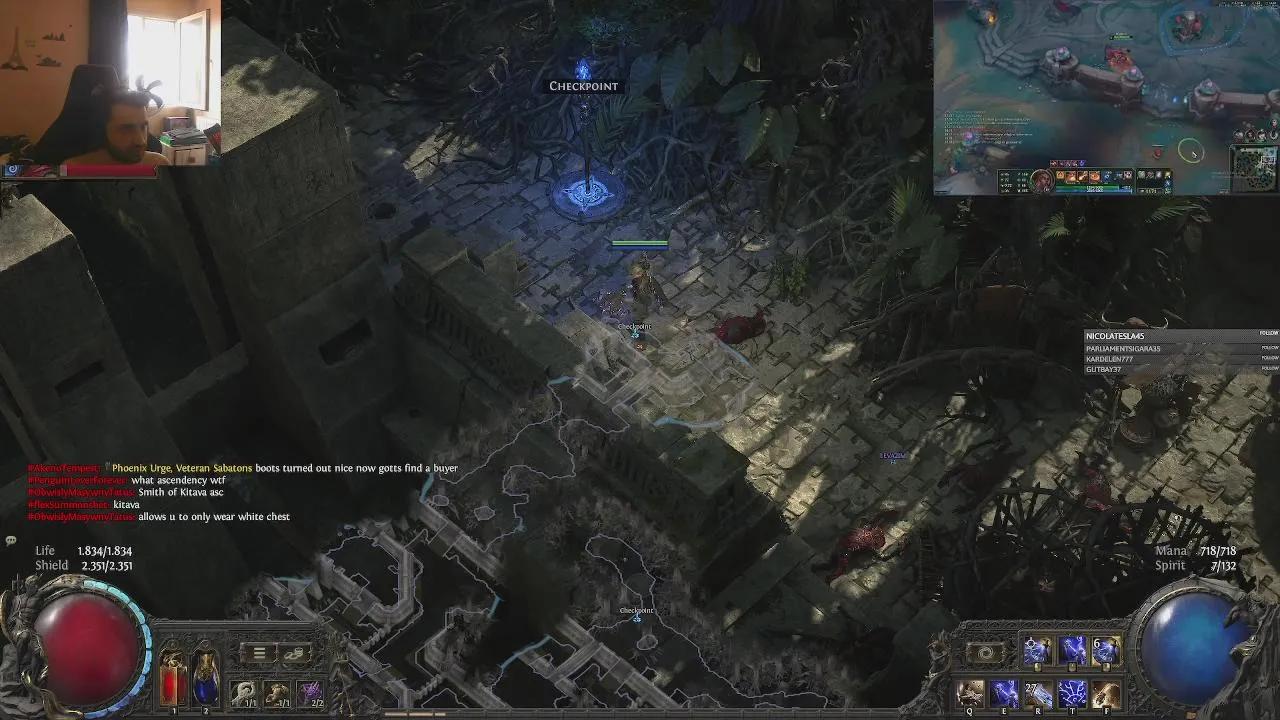Viewport: 1280px width, 720px height.
Task: Click the Checkpoint marker above the waypoint
Action: click(583, 86)
